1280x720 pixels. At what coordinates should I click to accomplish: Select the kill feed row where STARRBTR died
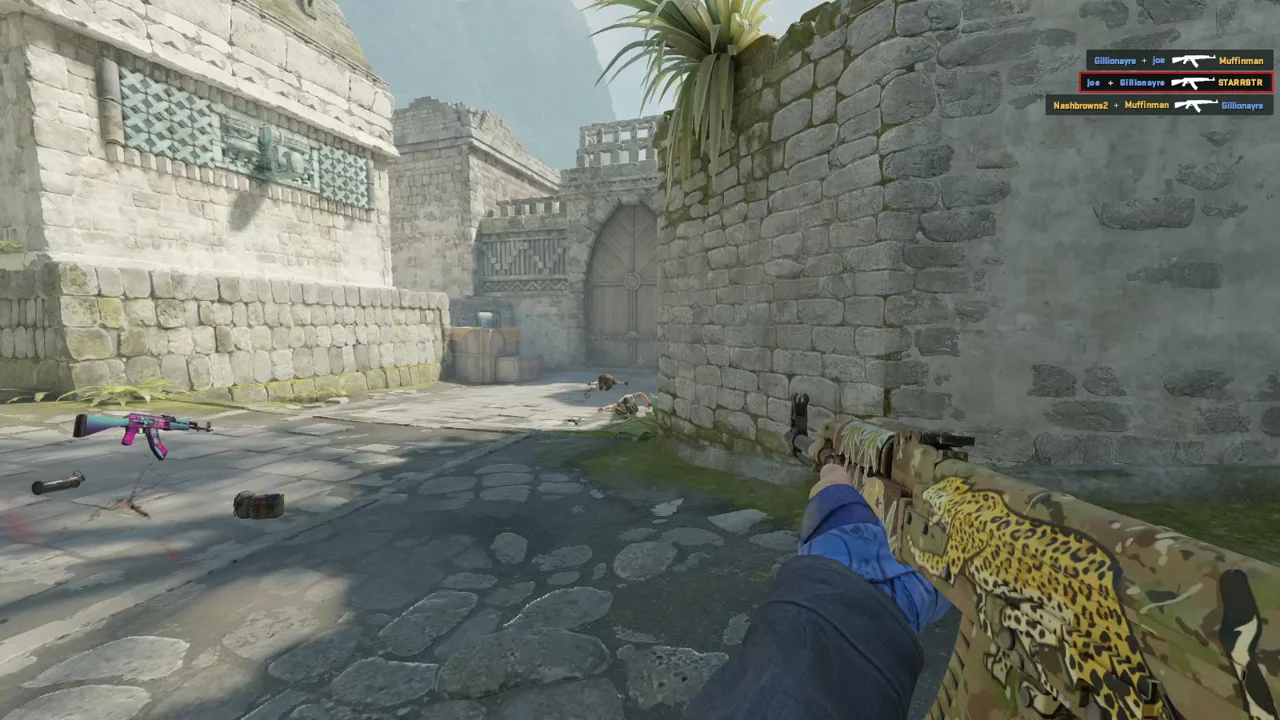click(x=1176, y=83)
